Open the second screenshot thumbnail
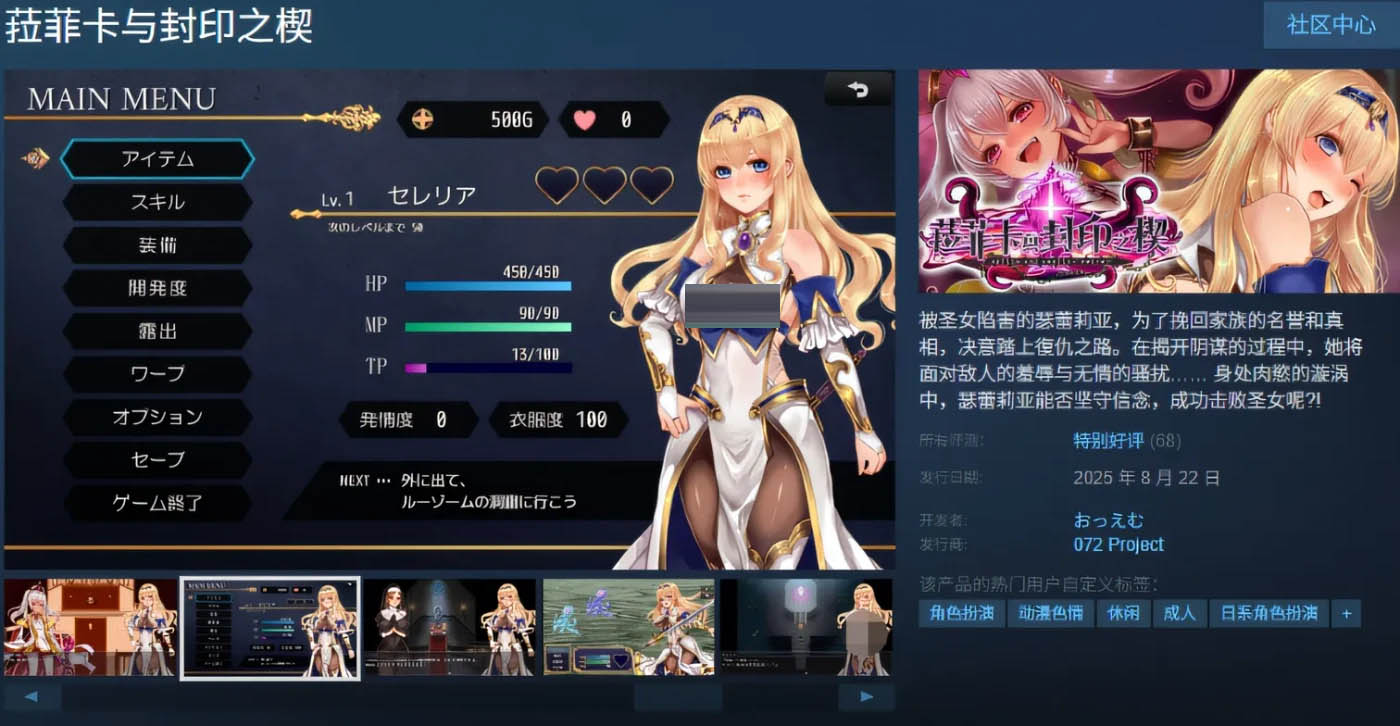 point(269,627)
